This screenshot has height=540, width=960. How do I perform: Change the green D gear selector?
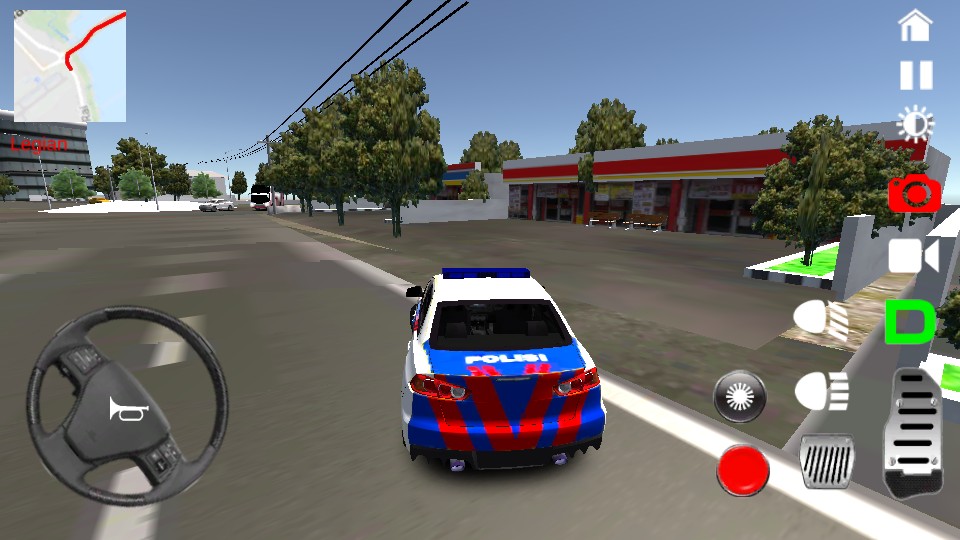point(910,322)
